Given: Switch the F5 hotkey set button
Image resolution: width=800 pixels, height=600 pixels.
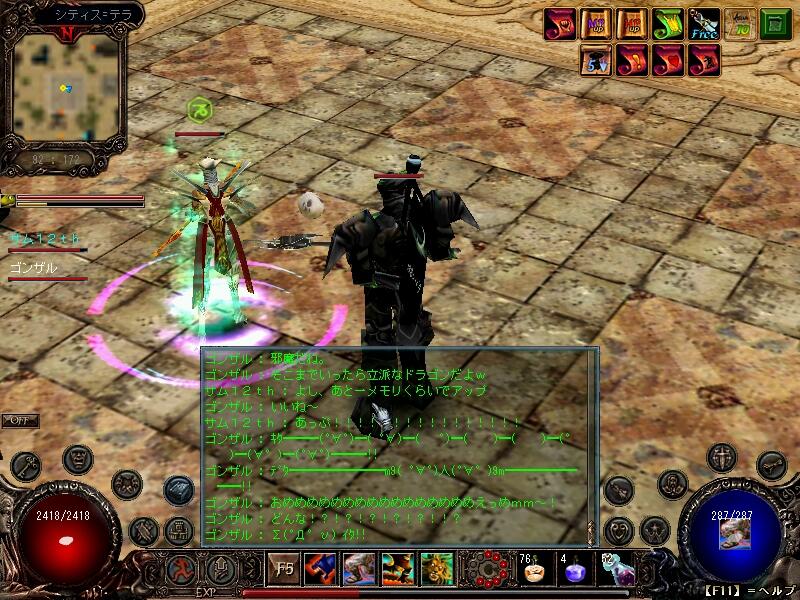Looking at the screenshot, I should [x=283, y=569].
